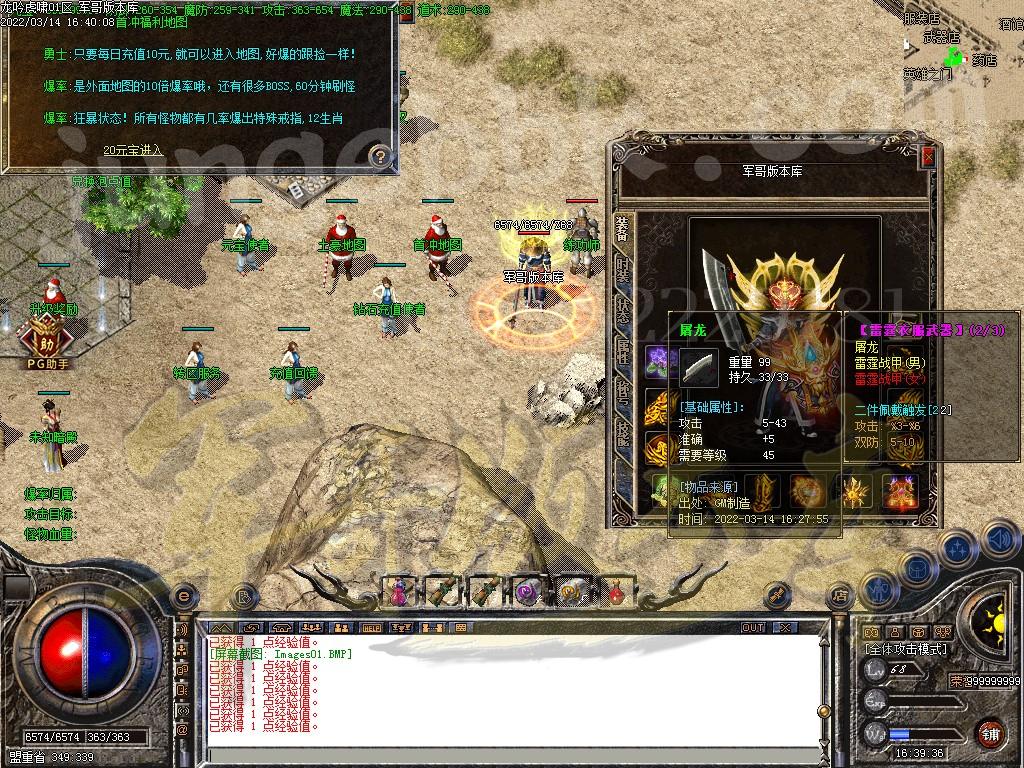Select the purple swirl scroll hotbar slot
This screenshot has height=768, width=1024.
coord(528,592)
